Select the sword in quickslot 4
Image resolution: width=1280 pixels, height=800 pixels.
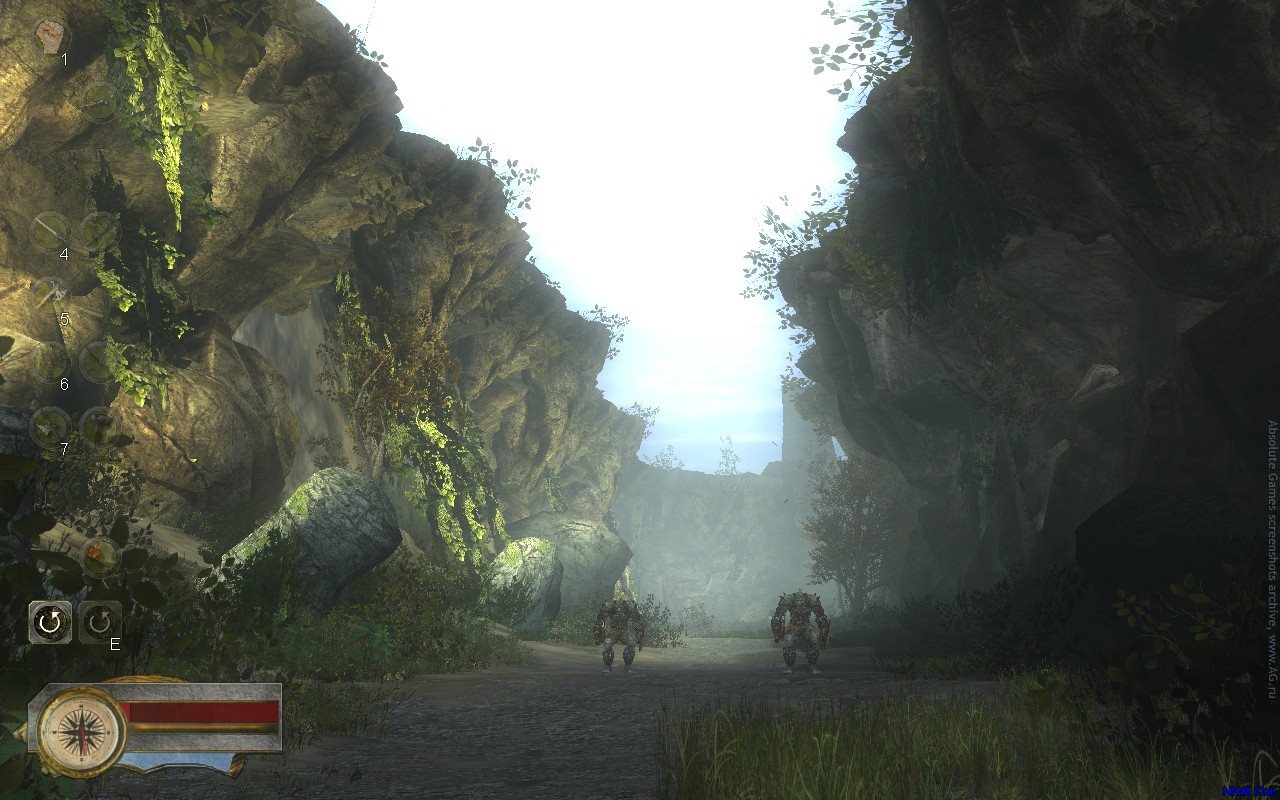(x=49, y=231)
